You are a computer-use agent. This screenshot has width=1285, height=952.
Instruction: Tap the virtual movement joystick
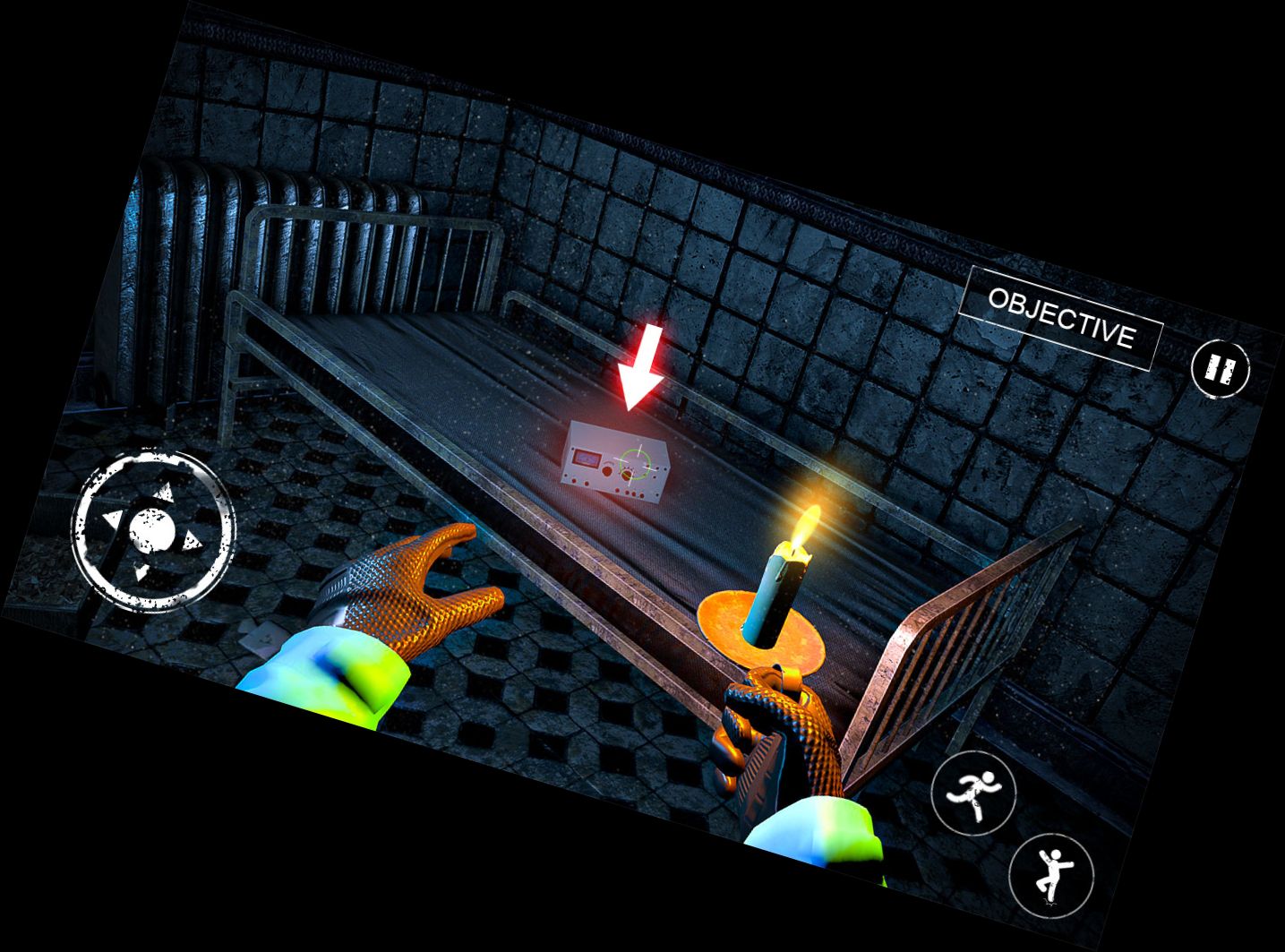pyautogui.click(x=154, y=532)
